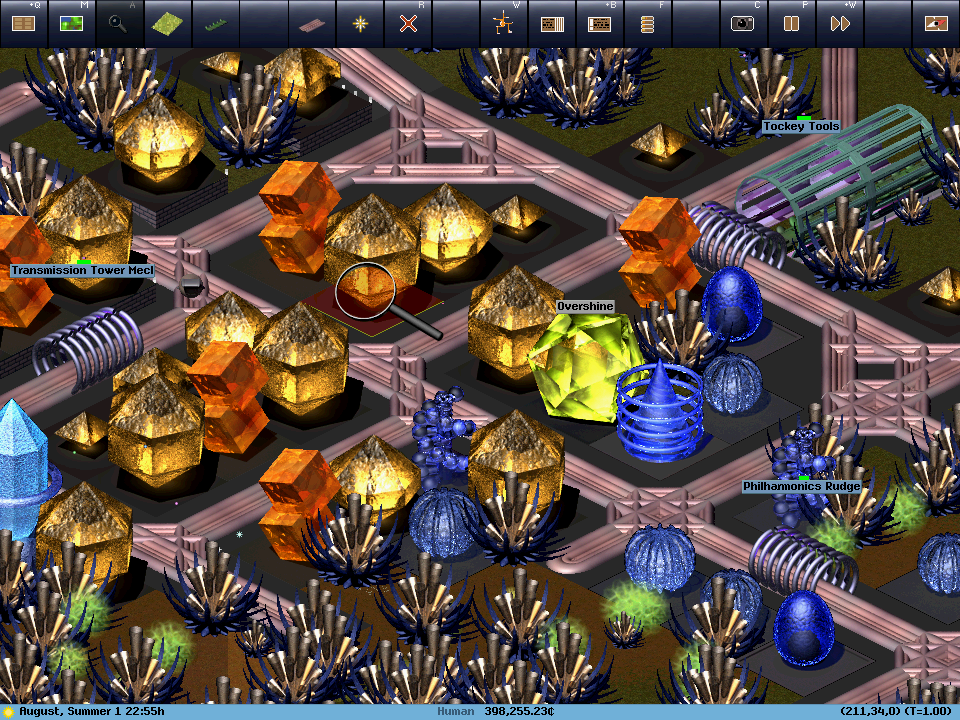Open the yellow terrain slope tools

167,24
